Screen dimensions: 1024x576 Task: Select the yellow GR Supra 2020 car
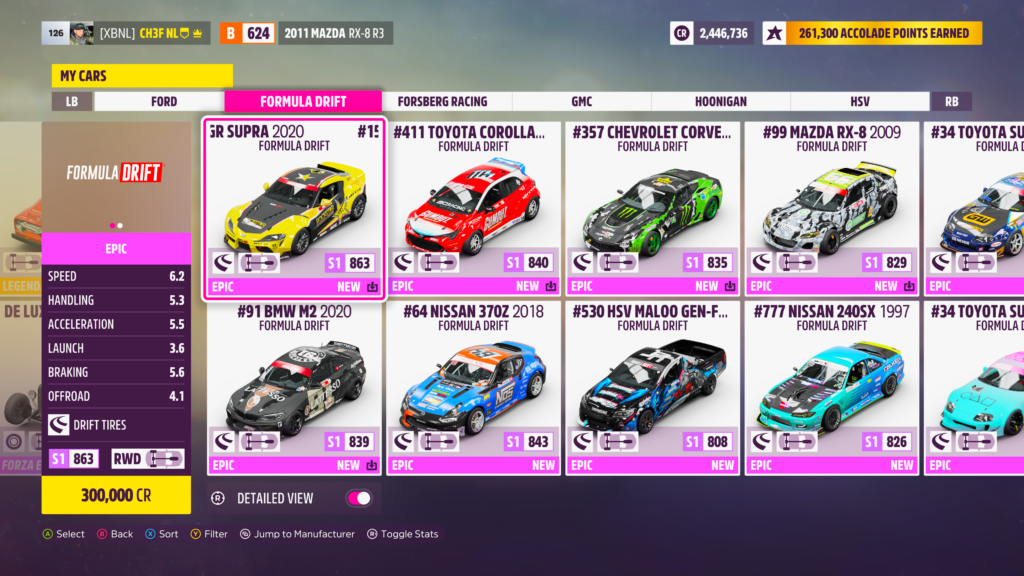click(x=294, y=208)
